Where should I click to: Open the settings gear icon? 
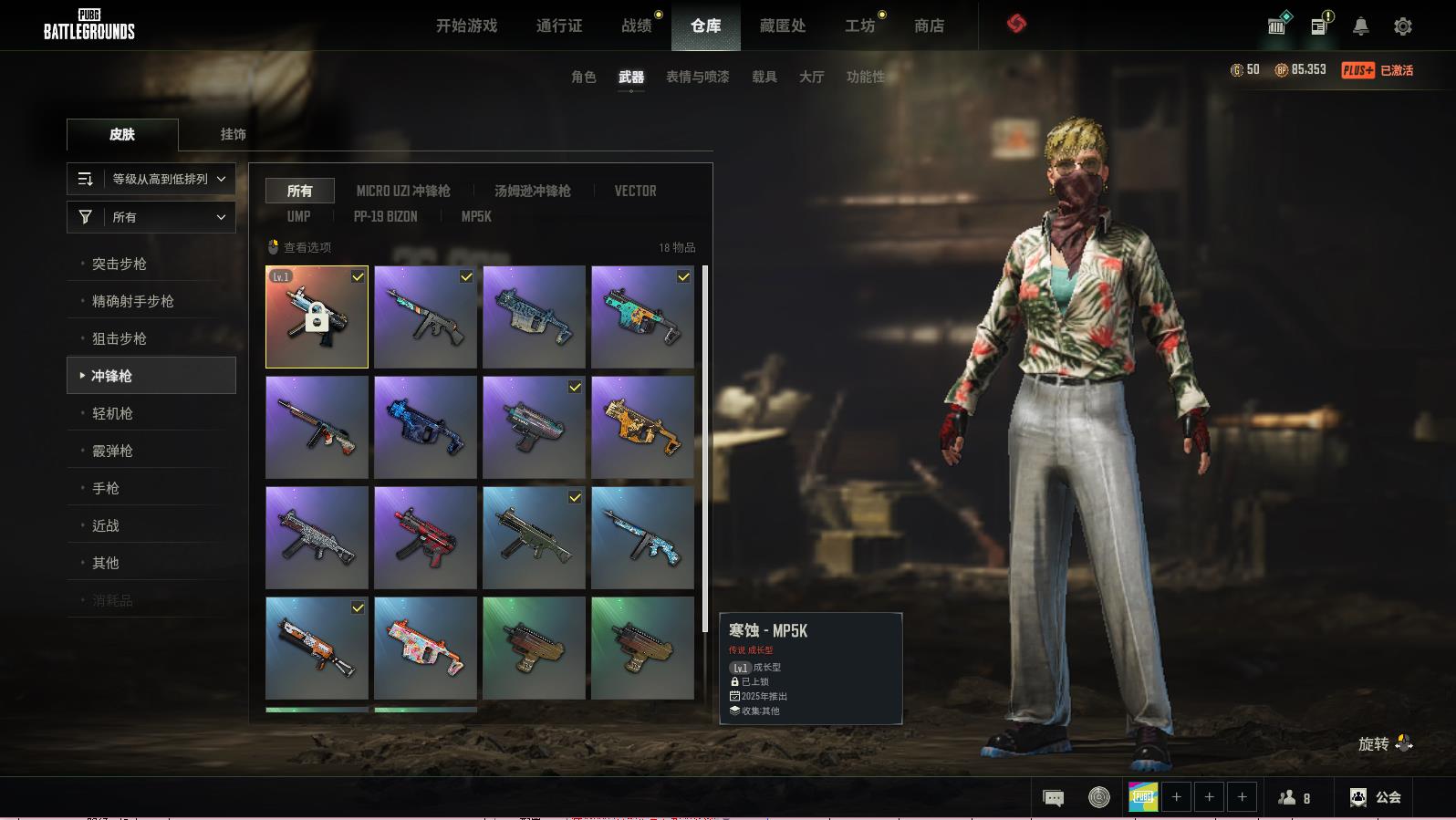tap(1402, 26)
